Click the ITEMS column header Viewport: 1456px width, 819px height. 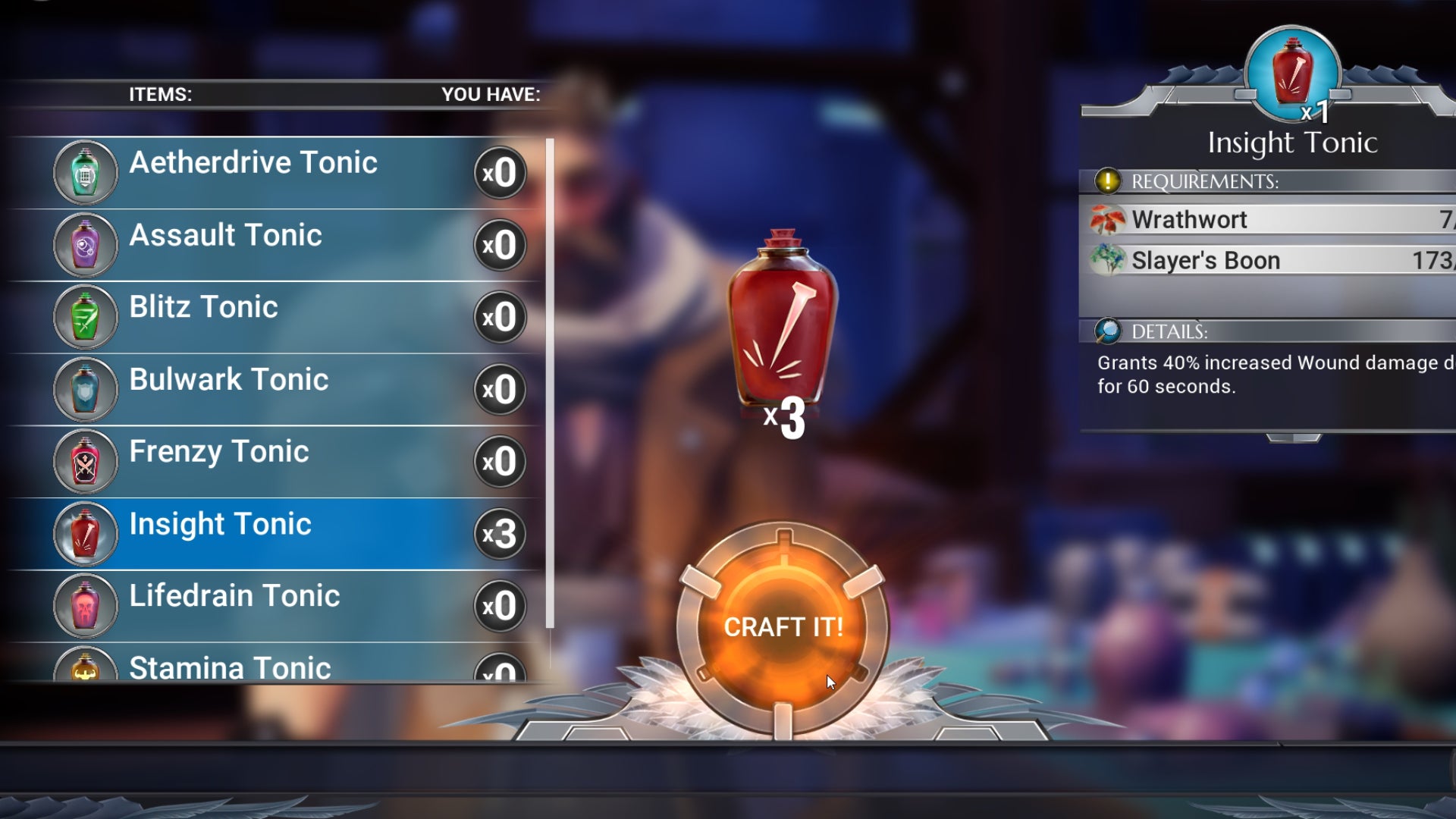[x=162, y=93]
